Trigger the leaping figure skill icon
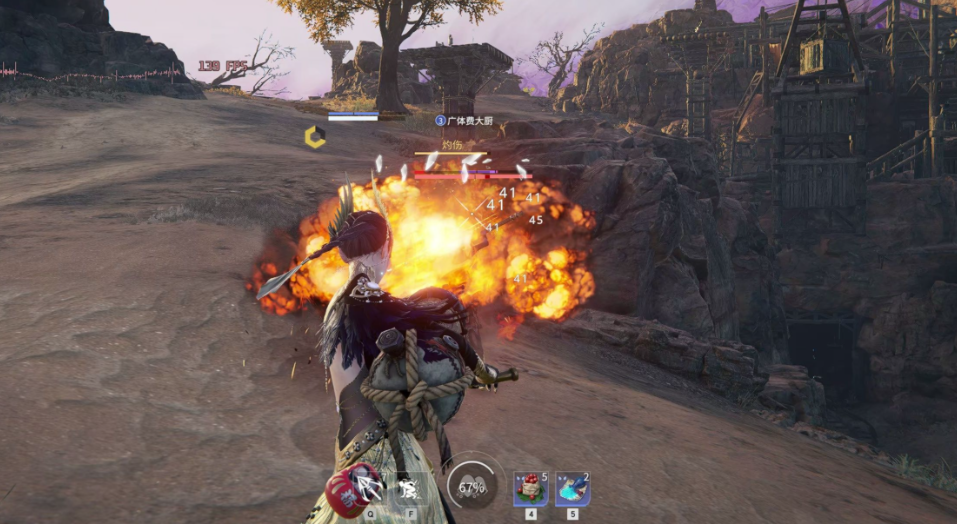This screenshot has height=524, width=957. (407, 488)
